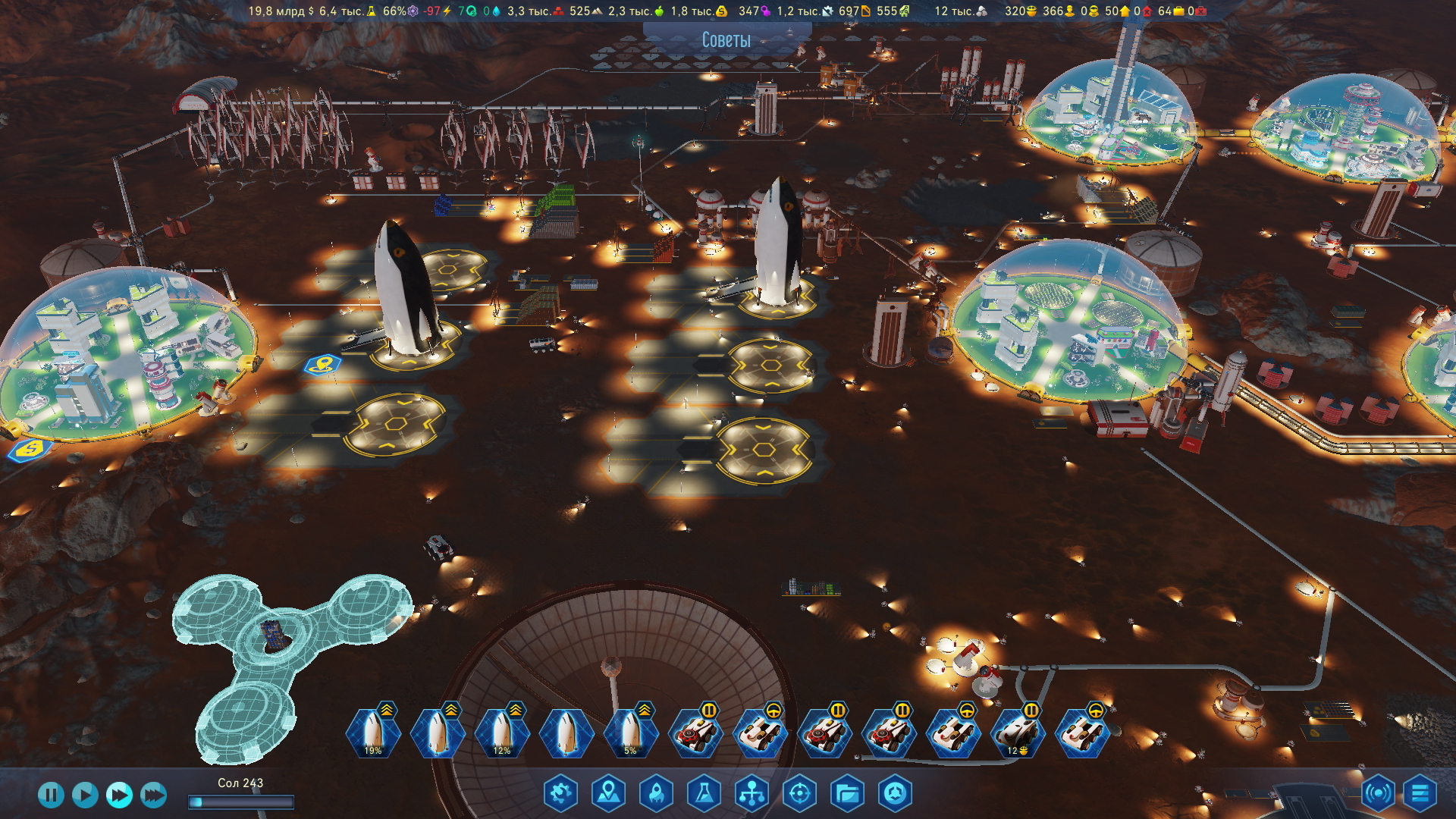Click the crosshair target toolbar icon
Image resolution: width=1456 pixels, height=819 pixels.
[799, 794]
